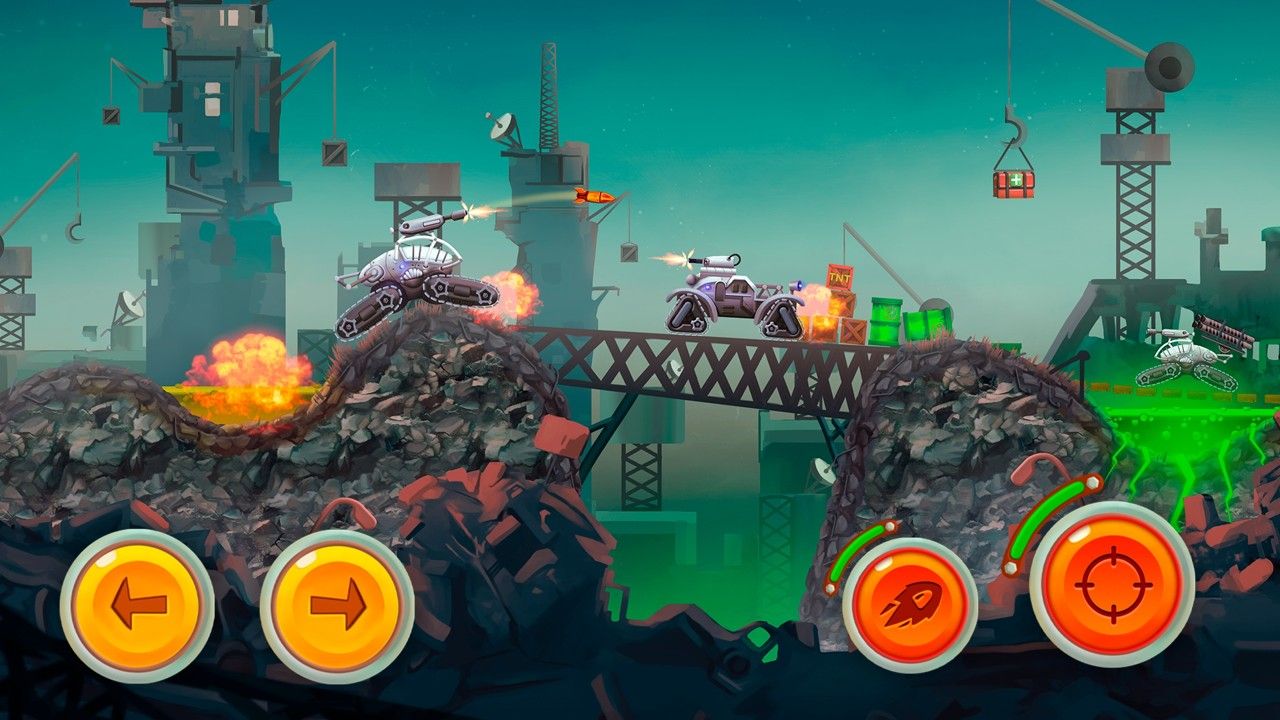Tap the left arrow drive button

pyautogui.click(x=137, y=606)
